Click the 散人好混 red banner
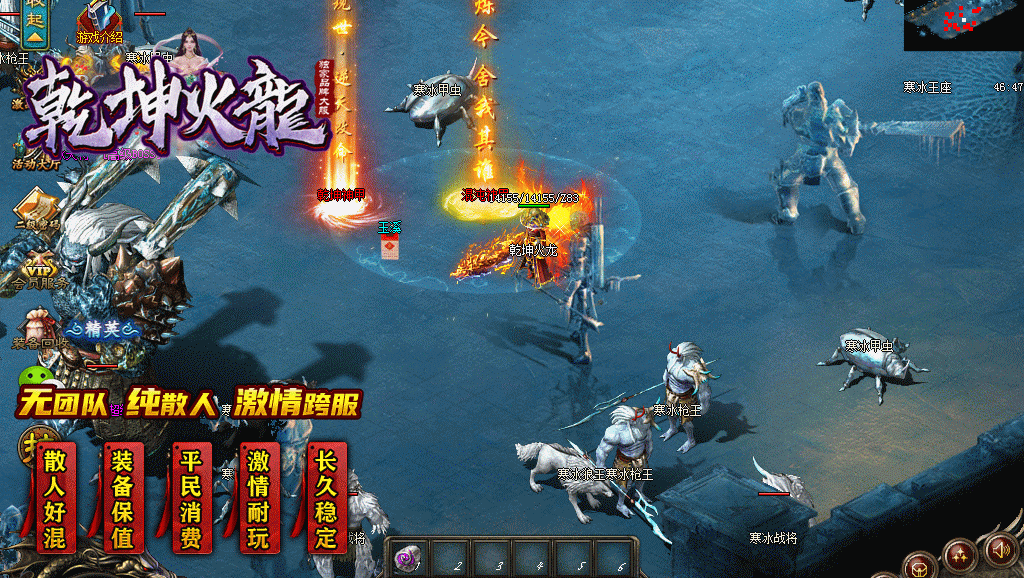1024x578 pixels. click(x=55, y=499)
